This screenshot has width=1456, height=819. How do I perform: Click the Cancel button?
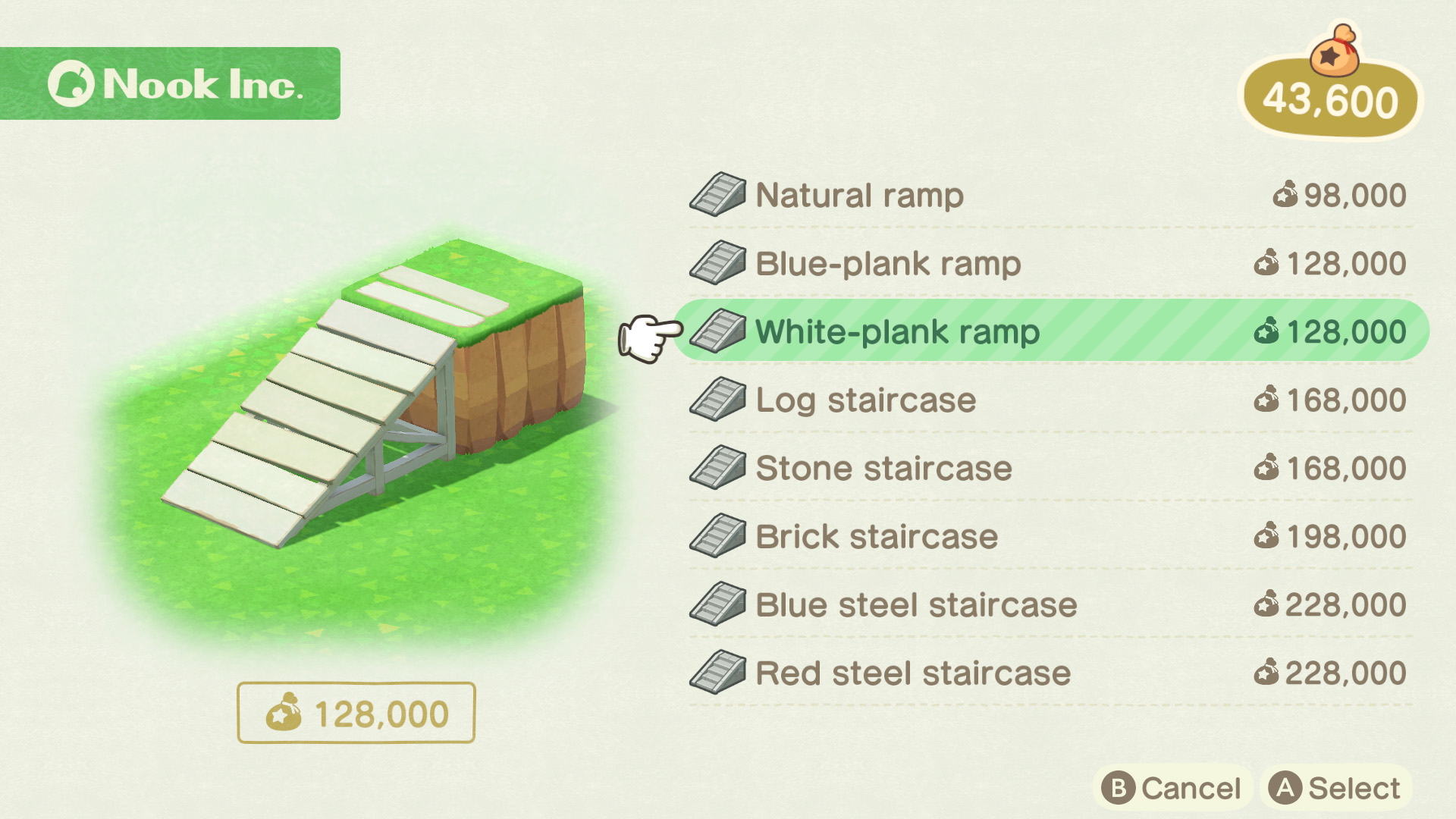coord(1172,789)
